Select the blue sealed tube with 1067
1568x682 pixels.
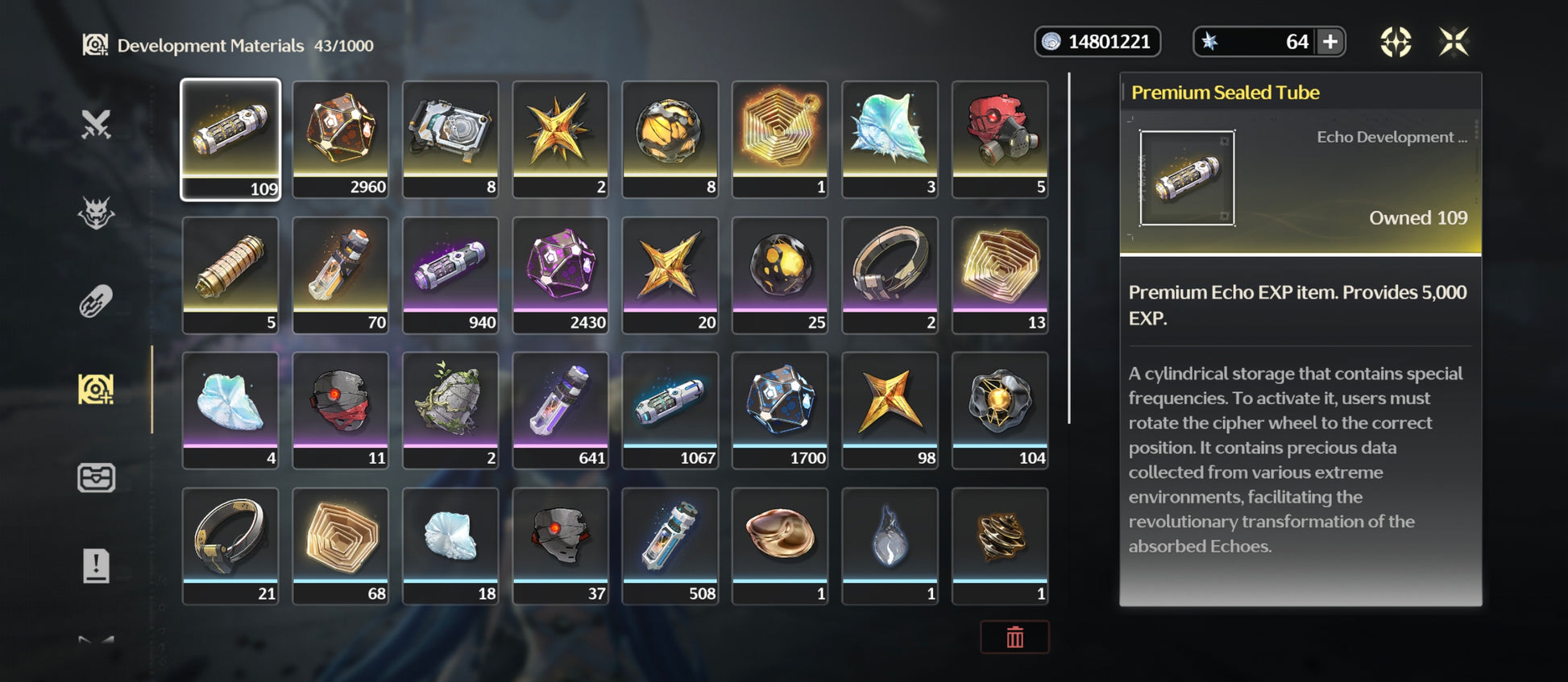coord(670,410)
